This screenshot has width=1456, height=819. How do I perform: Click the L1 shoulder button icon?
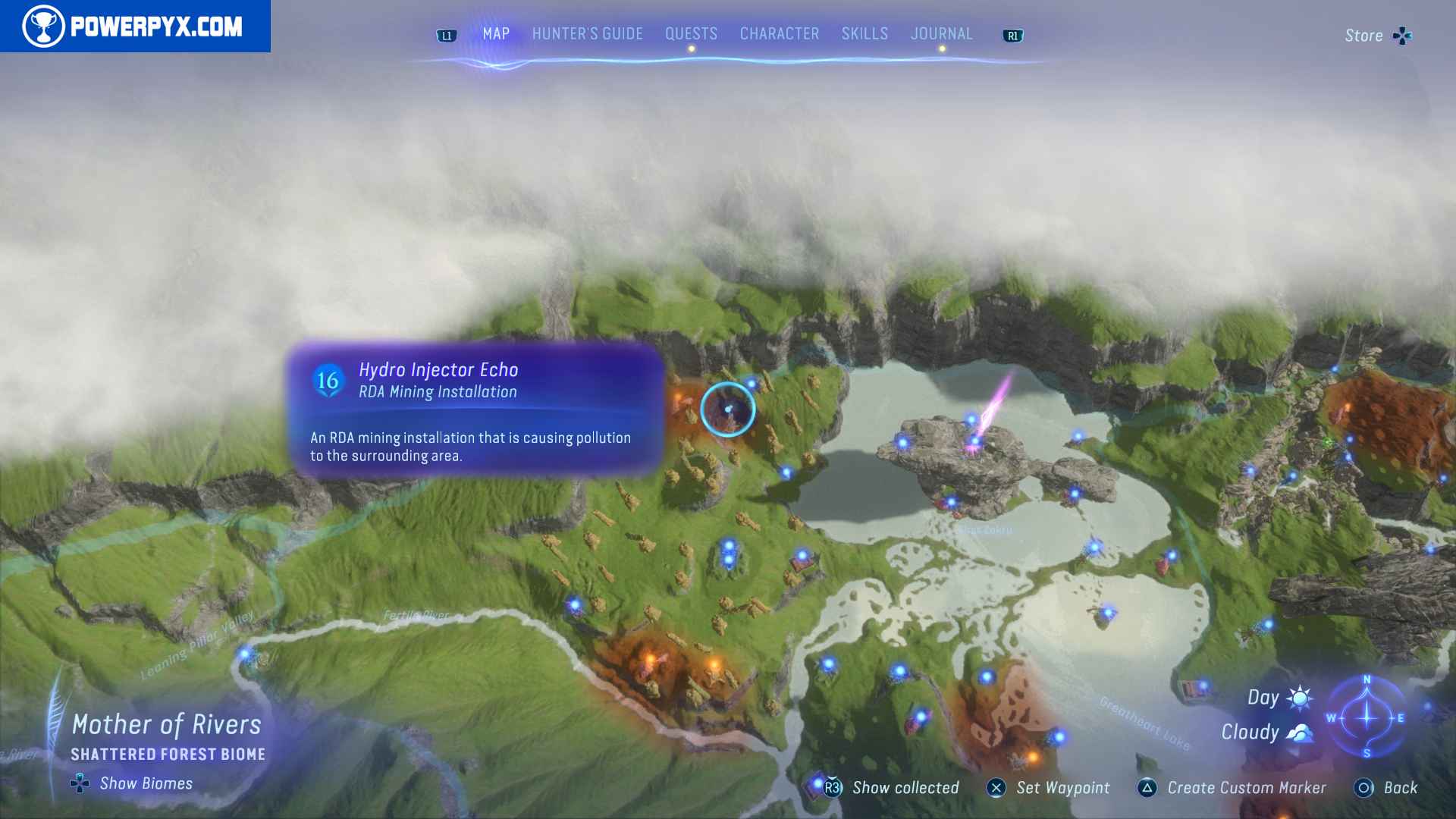pyautogui.click(x=447, y=34)
